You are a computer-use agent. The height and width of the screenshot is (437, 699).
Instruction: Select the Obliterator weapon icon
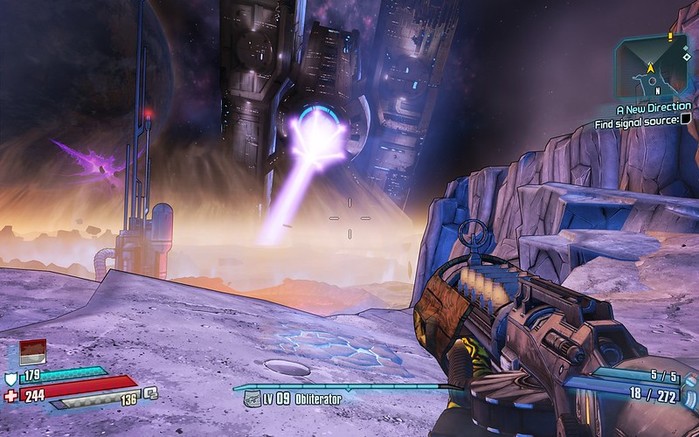click(252, 399)
